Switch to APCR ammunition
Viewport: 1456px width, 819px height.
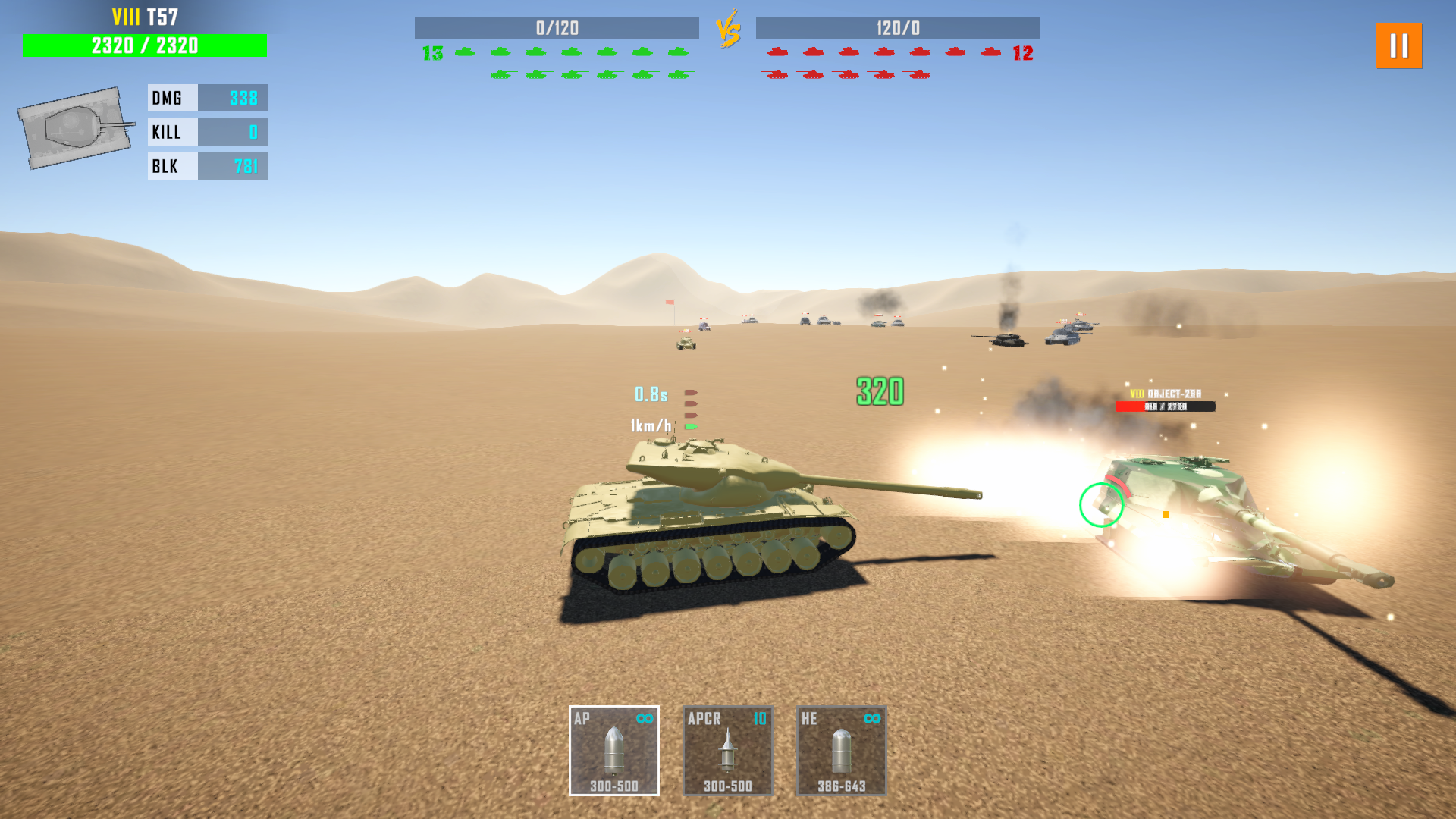pyautogui.click(x=727, y=751)
